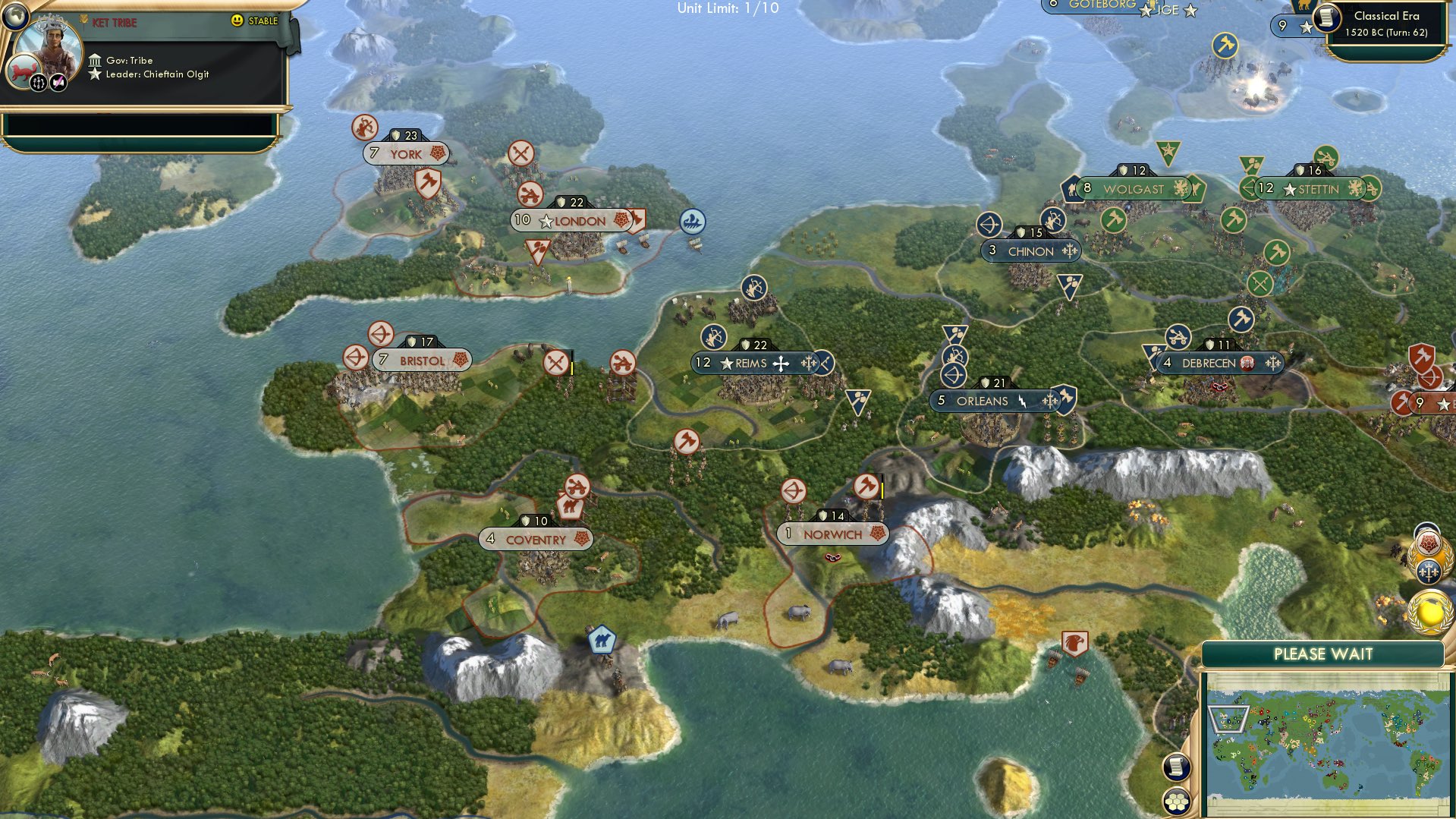Open the Bristol city screen banner

point(422,361)
